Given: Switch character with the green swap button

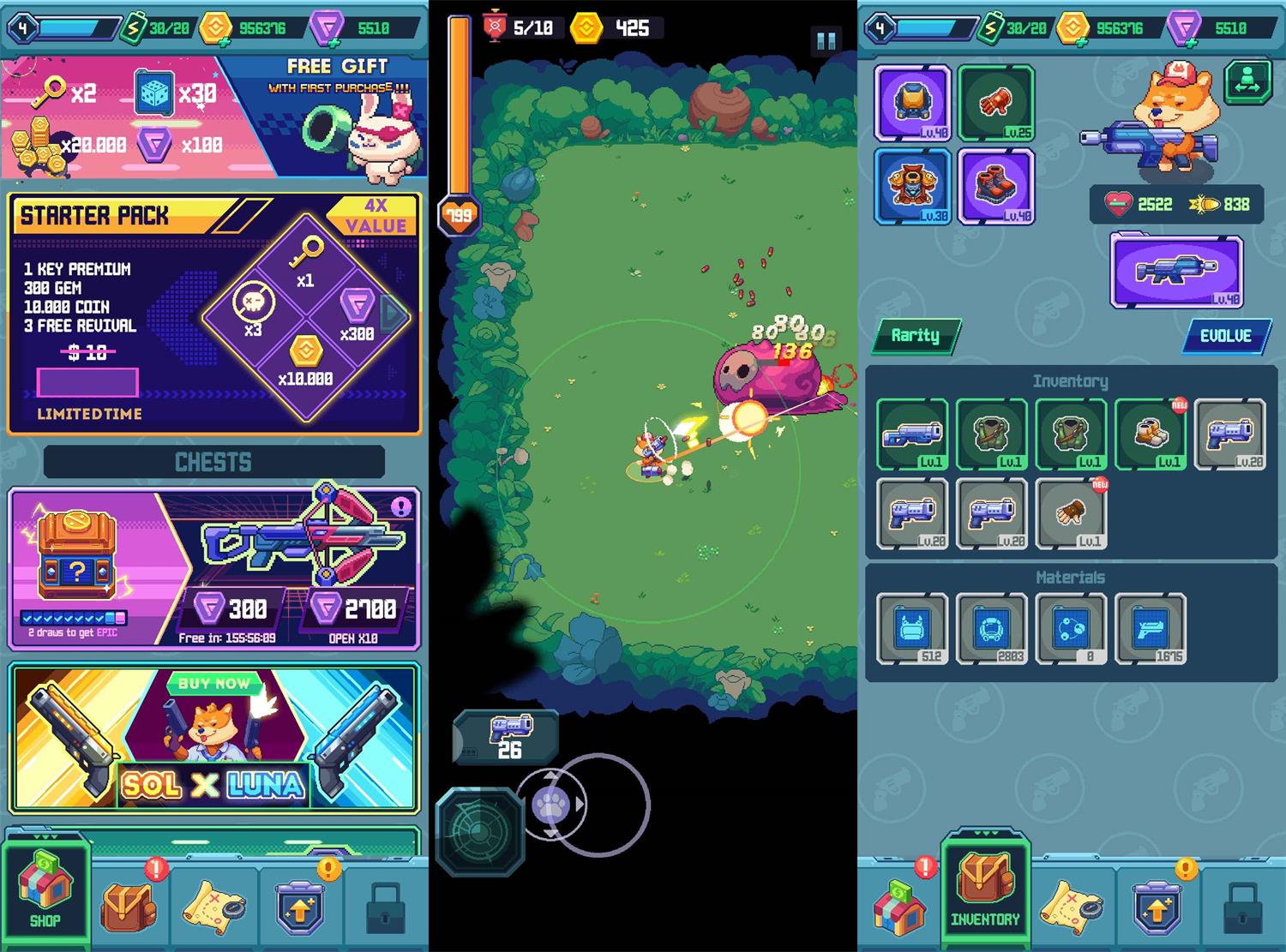Looking at the screenshot, I should point(1247,81).
